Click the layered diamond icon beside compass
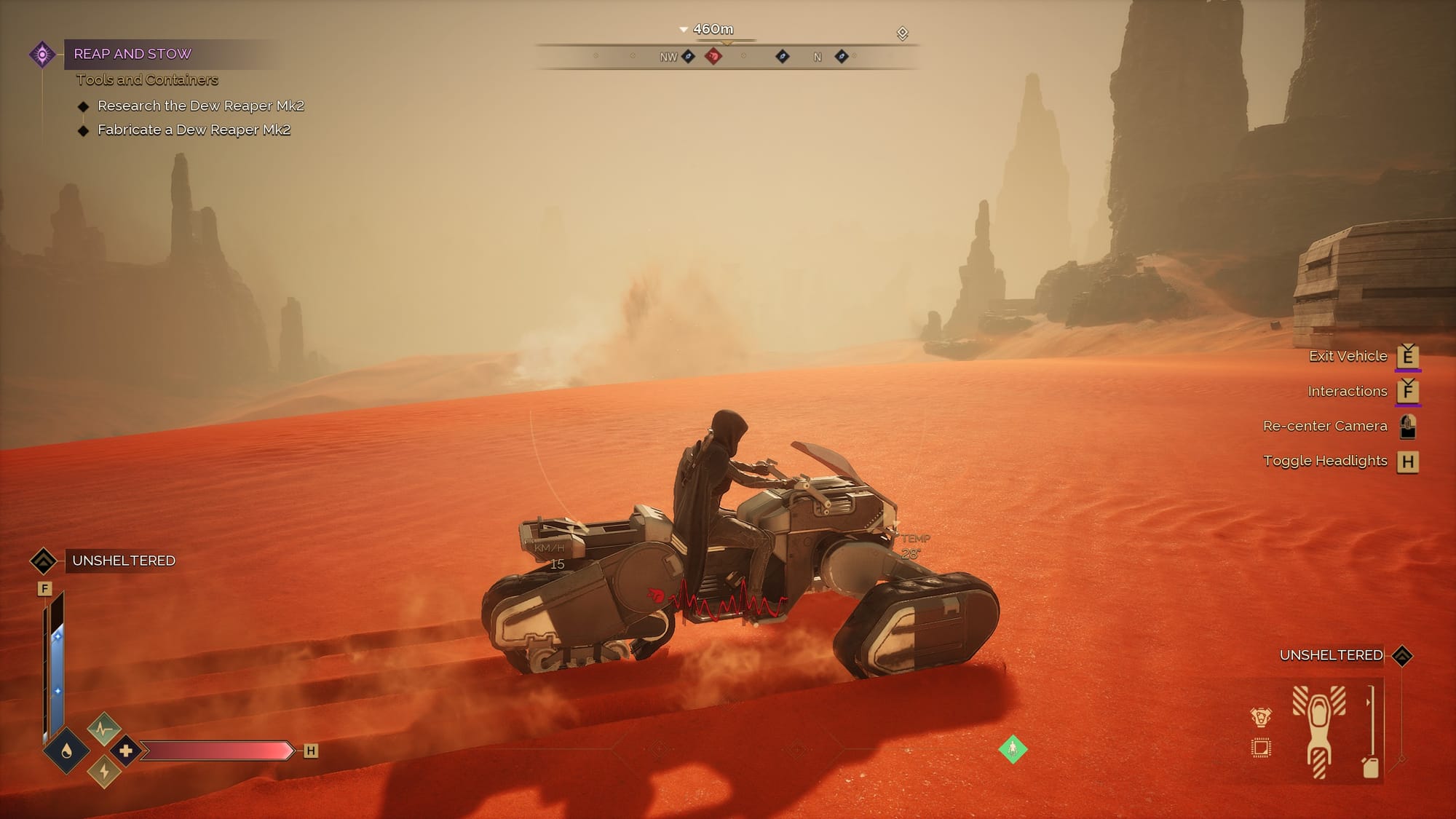This screenshot has height=819, width=1456. (902, 33)
